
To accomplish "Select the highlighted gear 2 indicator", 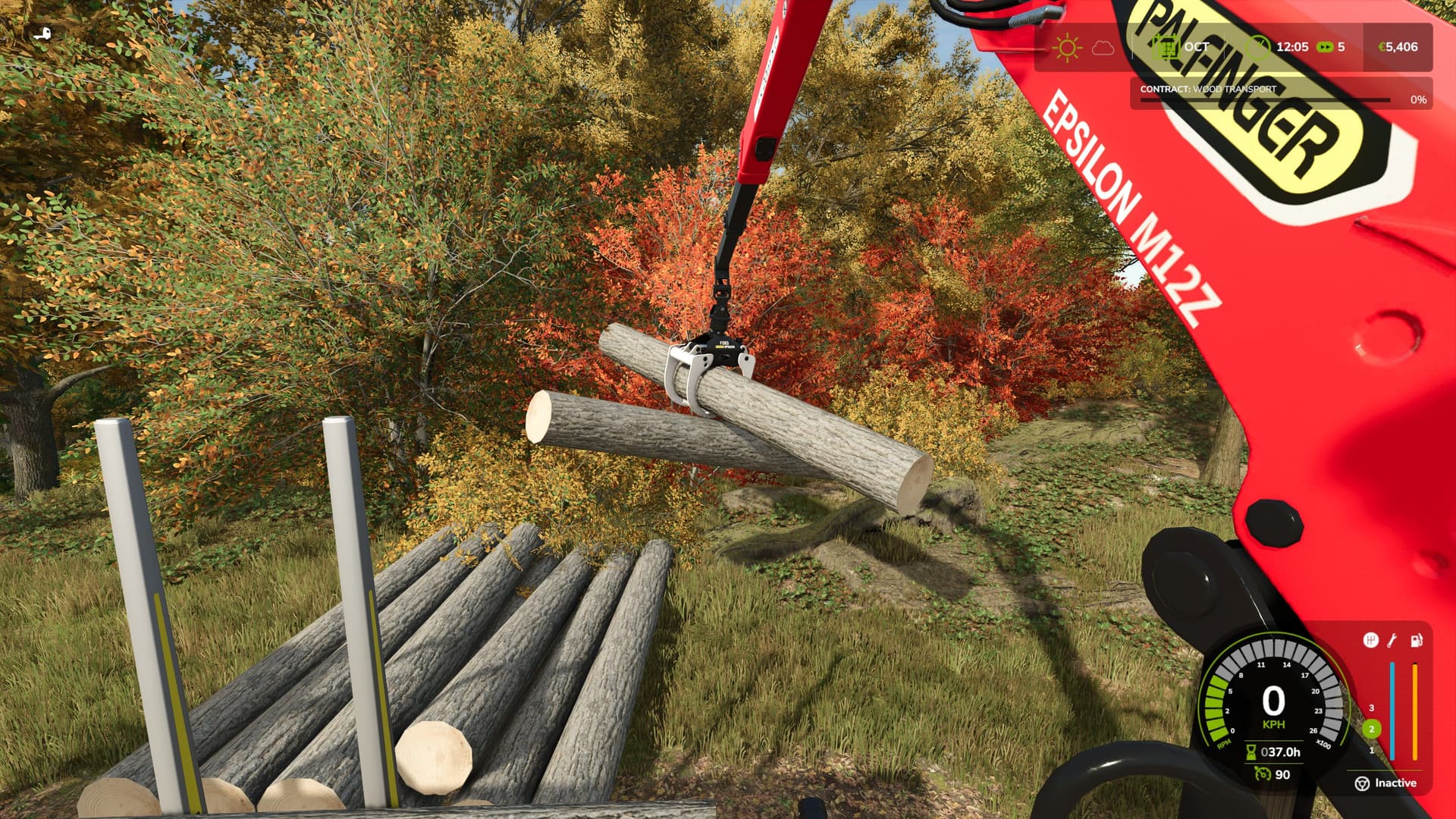I will (1371, 729).
